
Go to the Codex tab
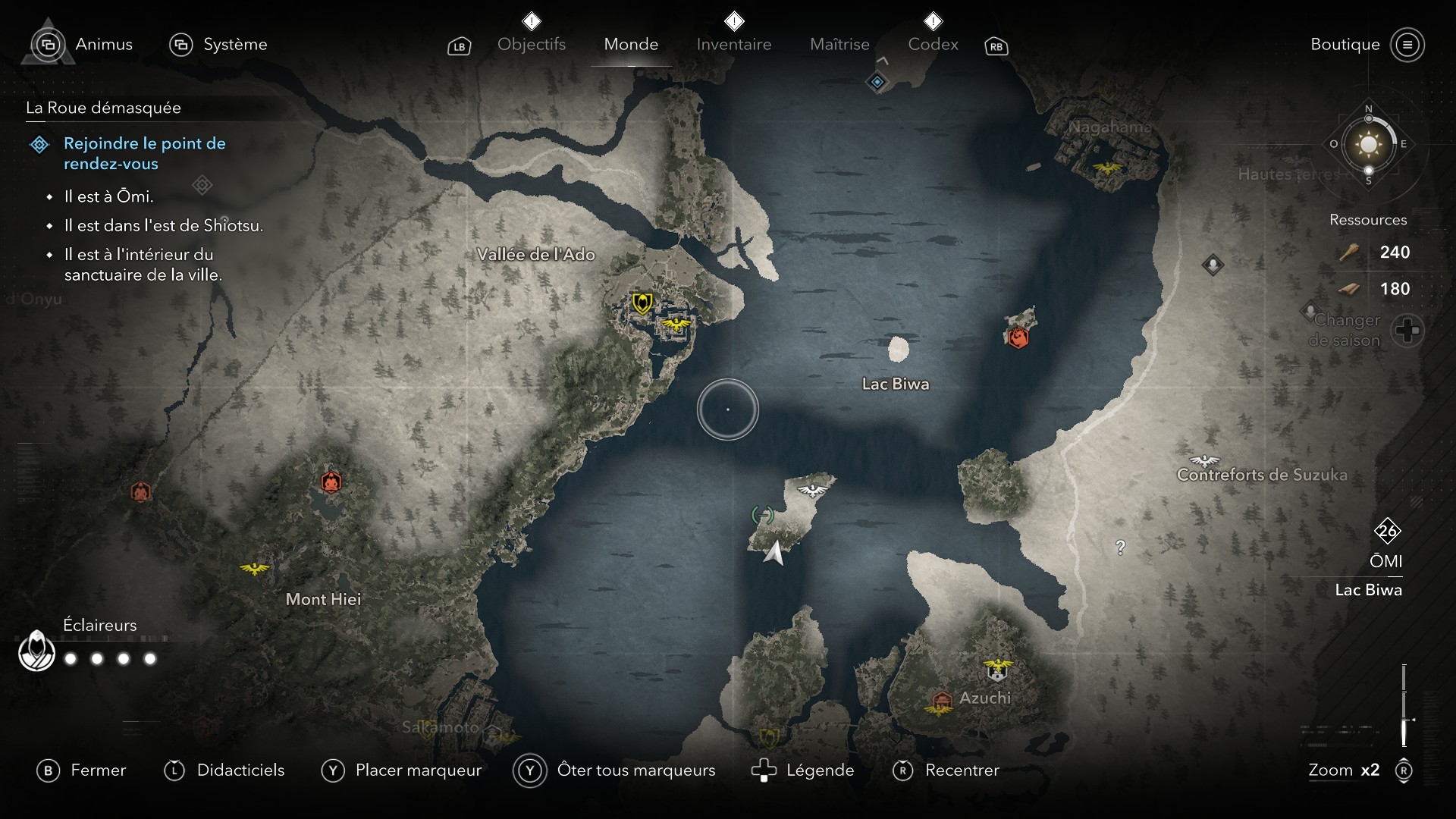click(x=933, y=44)
